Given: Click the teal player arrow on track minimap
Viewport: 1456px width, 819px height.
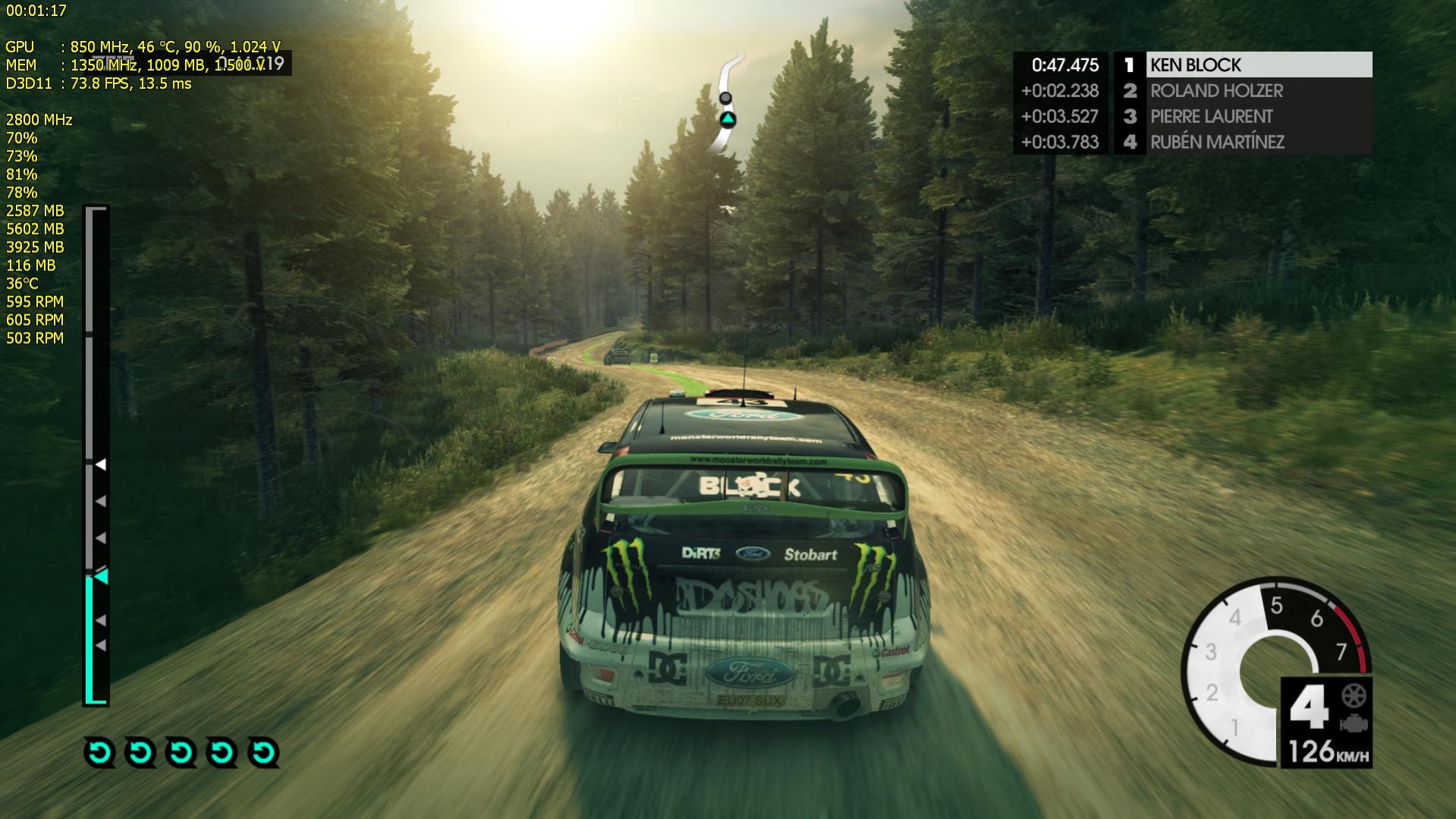Looking at the screenshot, I should 728,119.
